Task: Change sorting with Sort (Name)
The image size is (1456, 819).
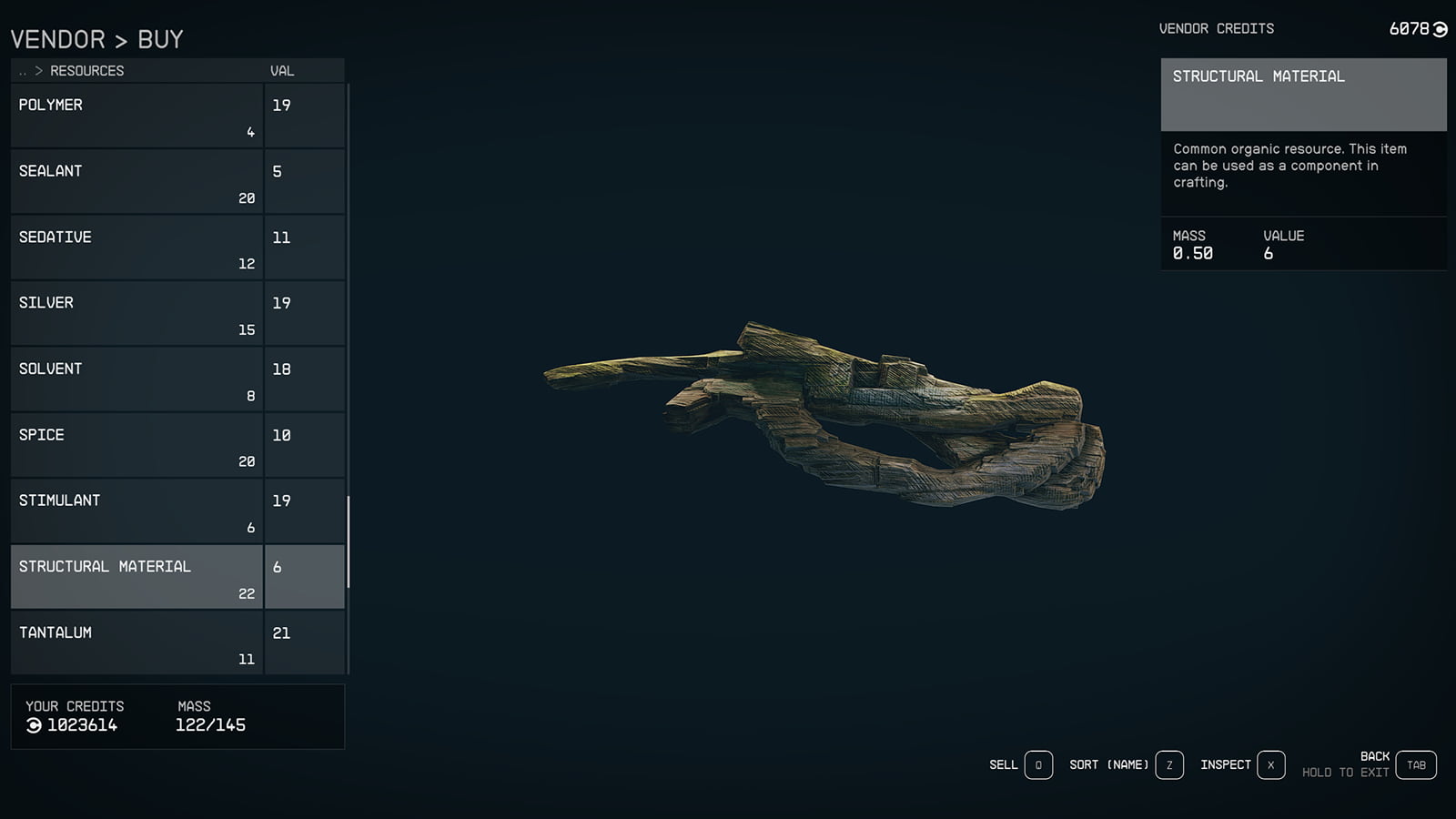Action: coord(1169,765)
